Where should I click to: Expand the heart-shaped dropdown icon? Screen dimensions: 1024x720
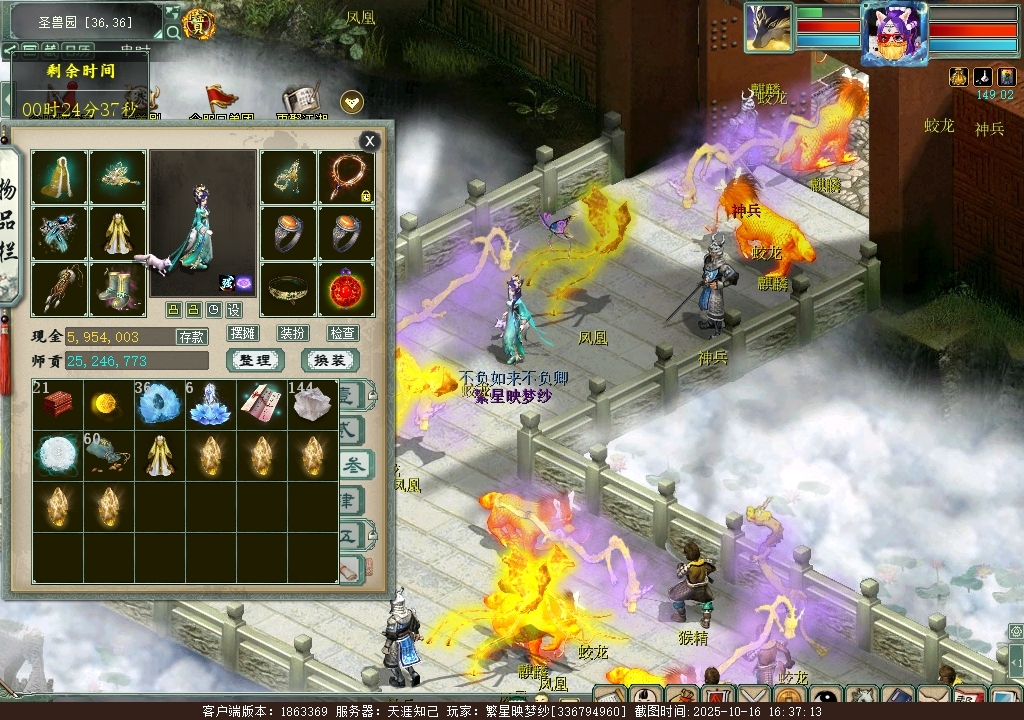pyautogui.click(x=352, y=101)
